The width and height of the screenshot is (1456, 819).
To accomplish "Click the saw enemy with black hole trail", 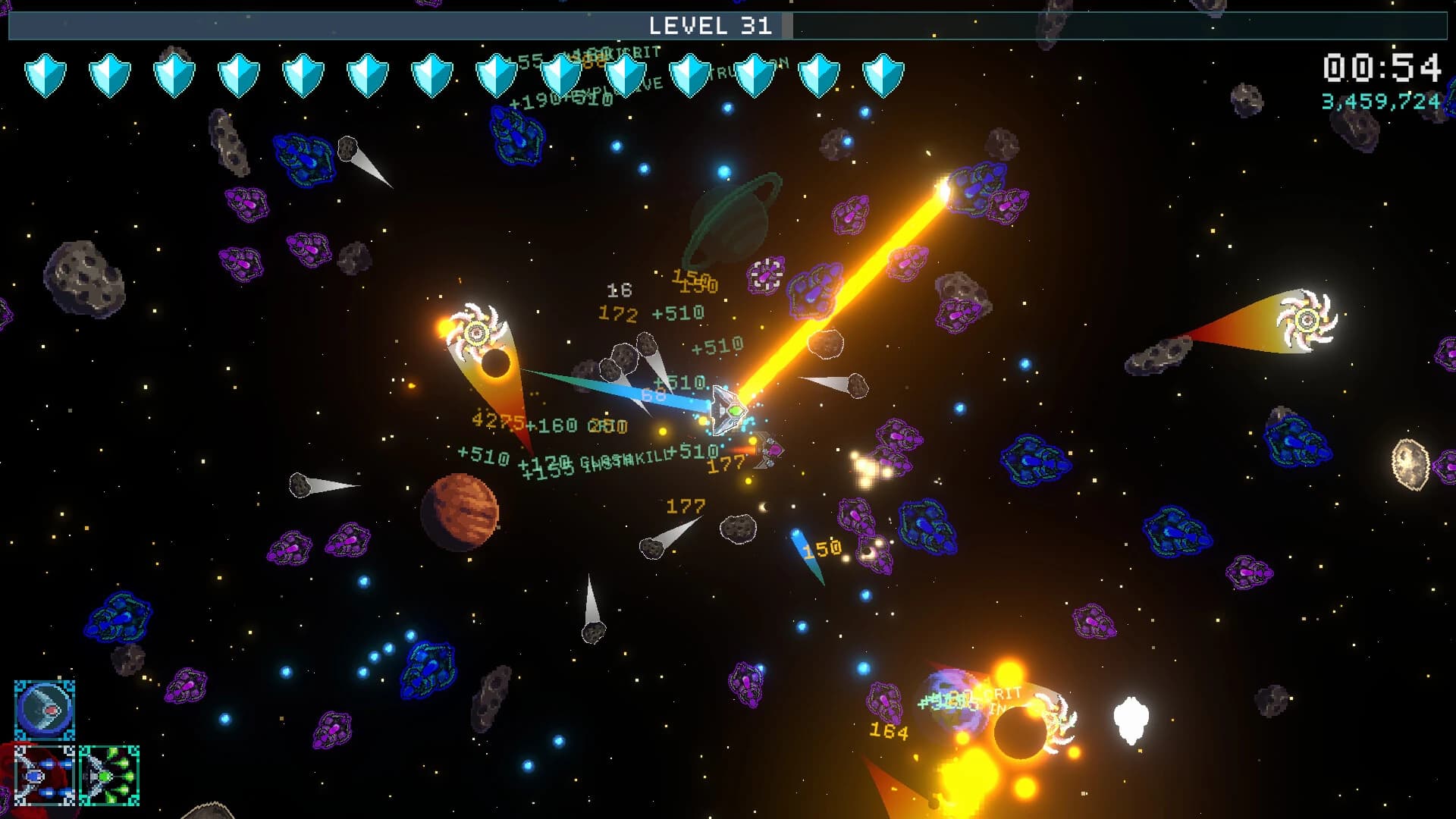I will click(478, 330).
